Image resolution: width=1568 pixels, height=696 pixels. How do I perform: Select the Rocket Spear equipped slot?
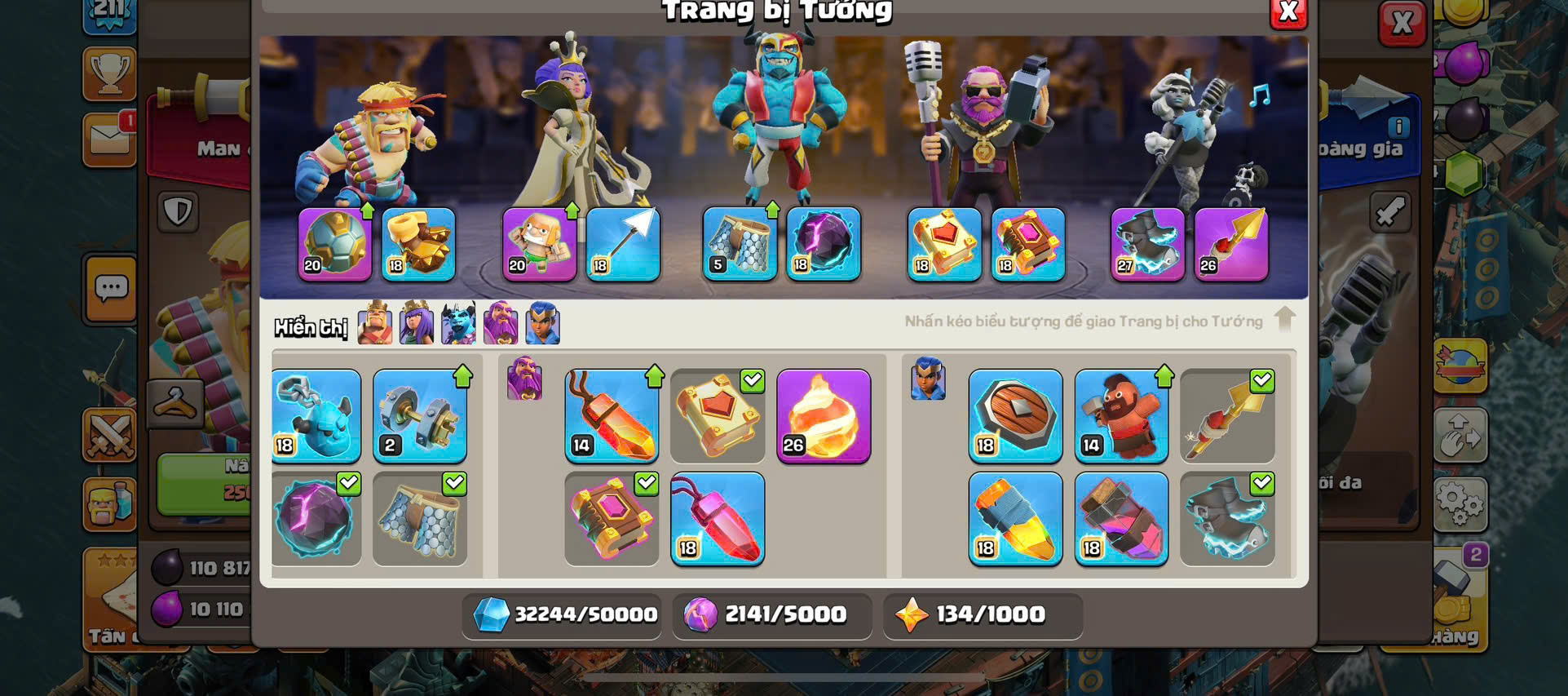coord(1231,244)
